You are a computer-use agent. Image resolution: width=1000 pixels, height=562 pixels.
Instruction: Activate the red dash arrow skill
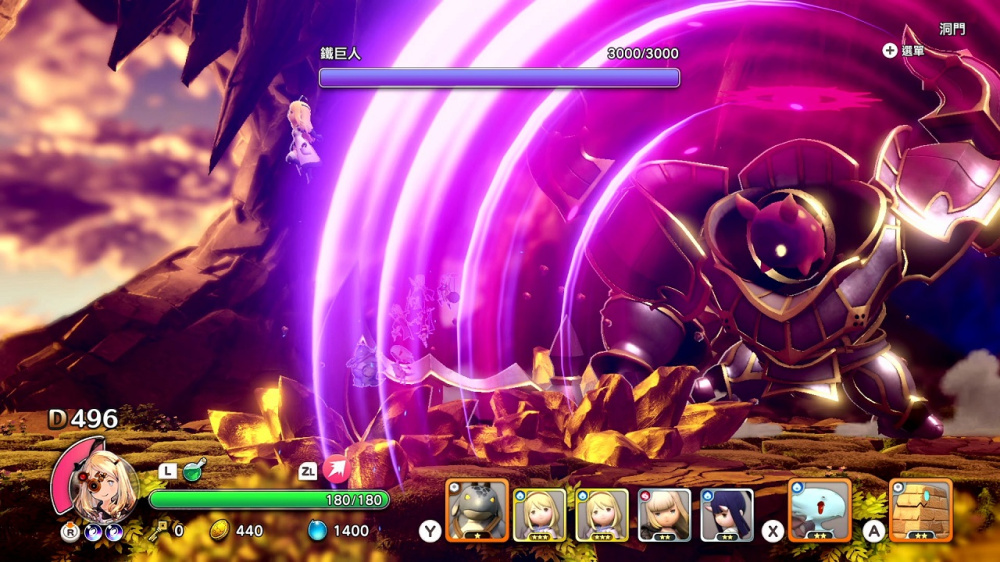point(338,469)
